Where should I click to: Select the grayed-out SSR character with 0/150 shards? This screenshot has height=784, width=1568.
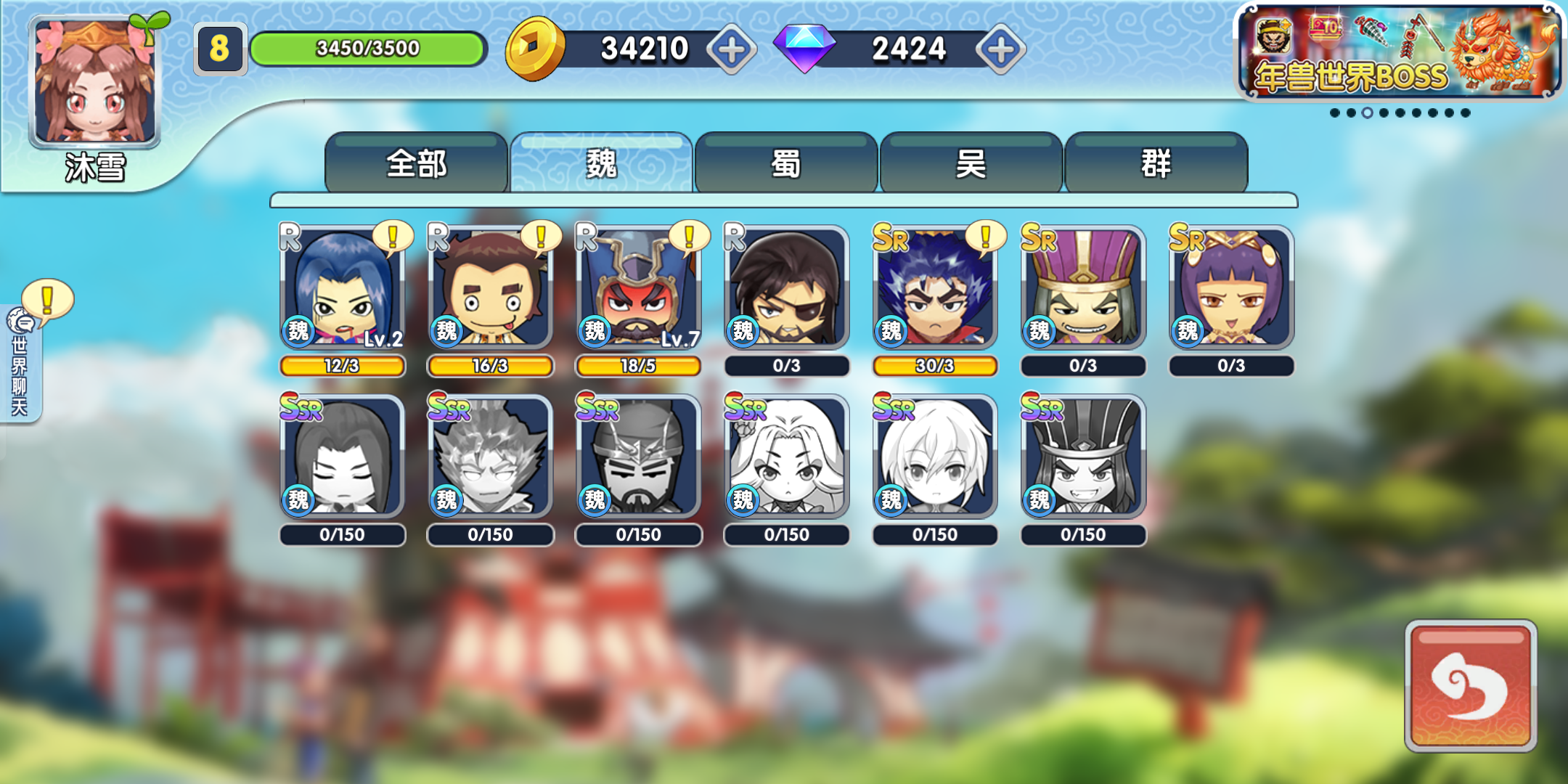coord(342,457)
